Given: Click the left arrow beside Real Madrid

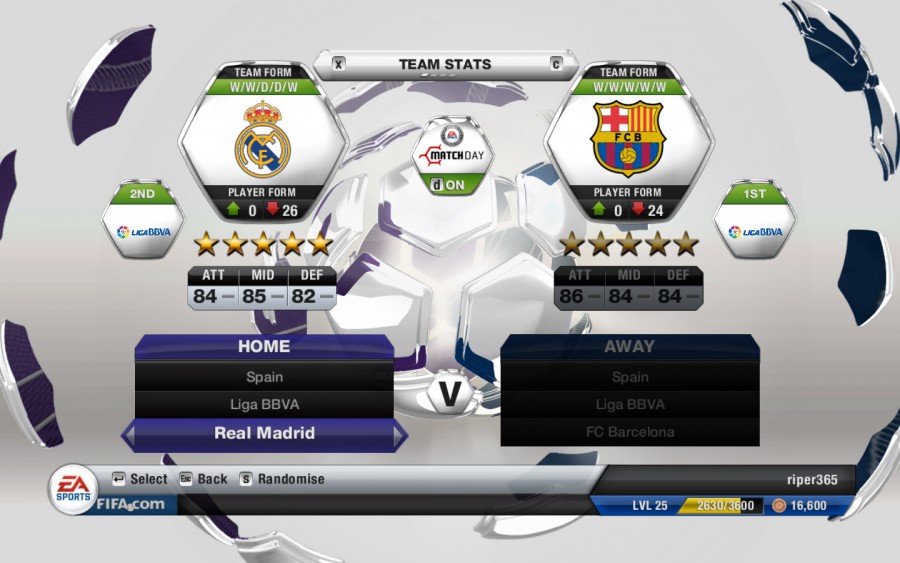Looking at the screenshot, I should 129,434.
